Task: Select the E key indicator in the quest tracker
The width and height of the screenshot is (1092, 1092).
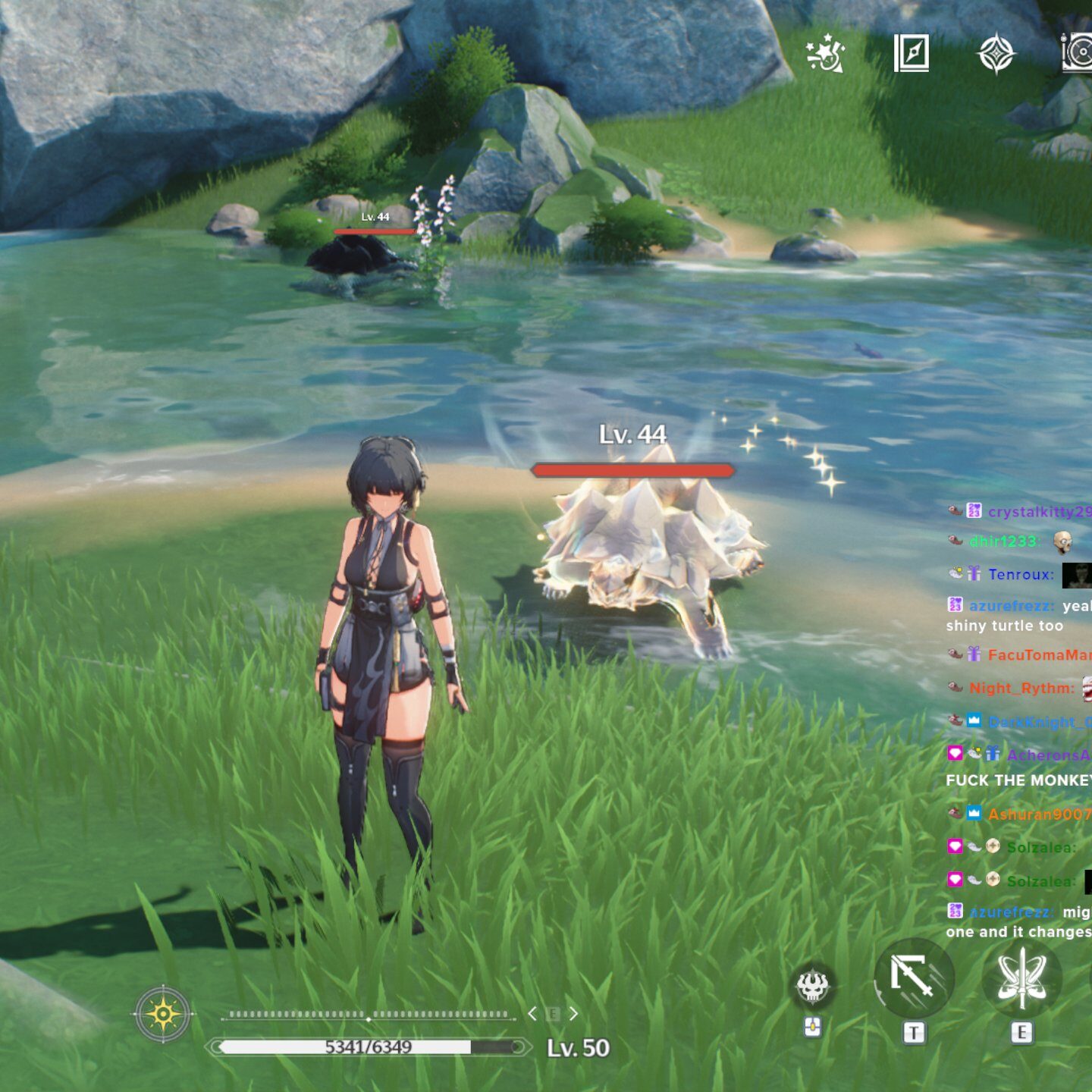Action: coord(553,1014)
